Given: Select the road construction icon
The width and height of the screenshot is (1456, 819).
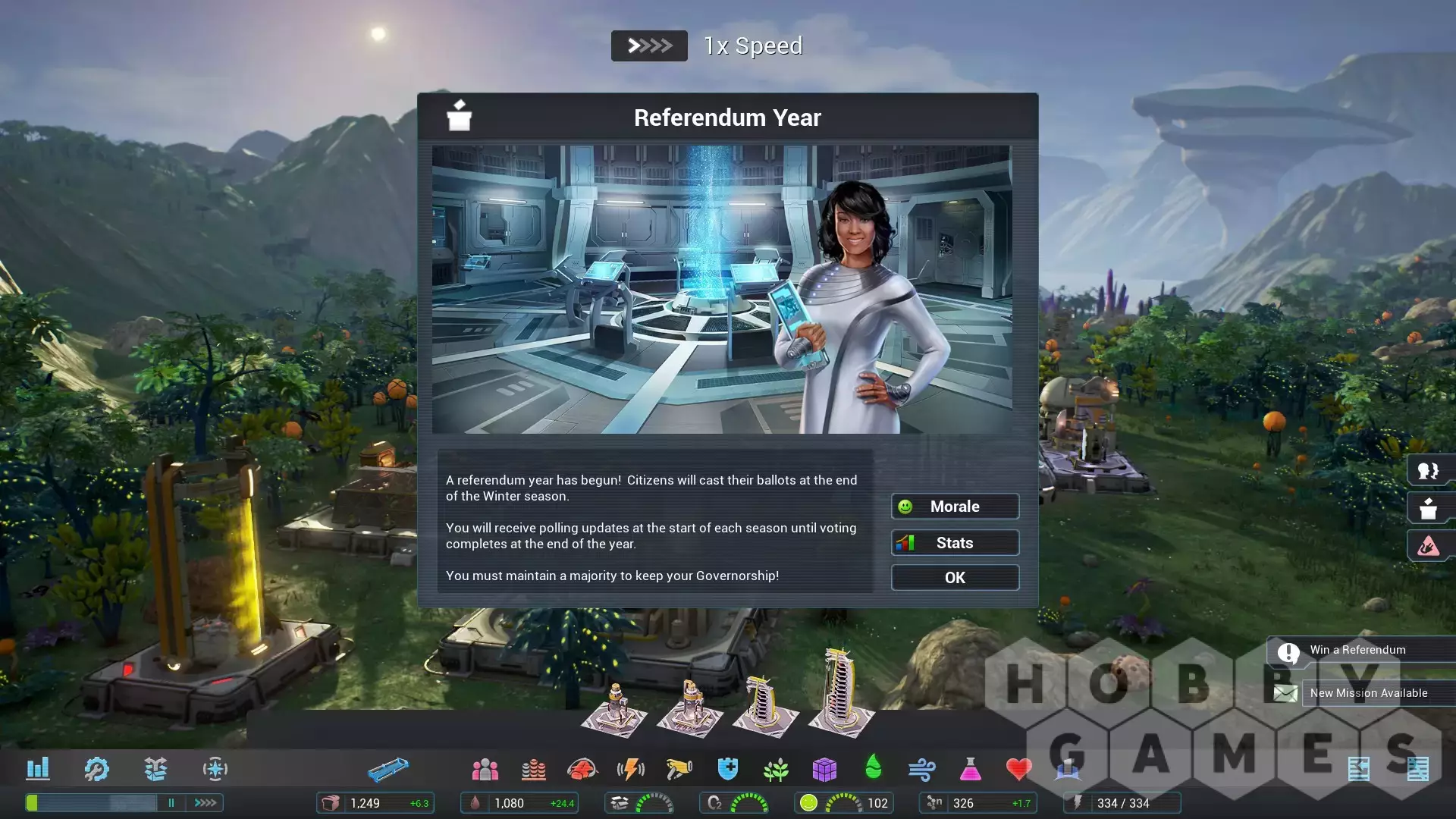Looking at the screenshot, I should [388, 770].
